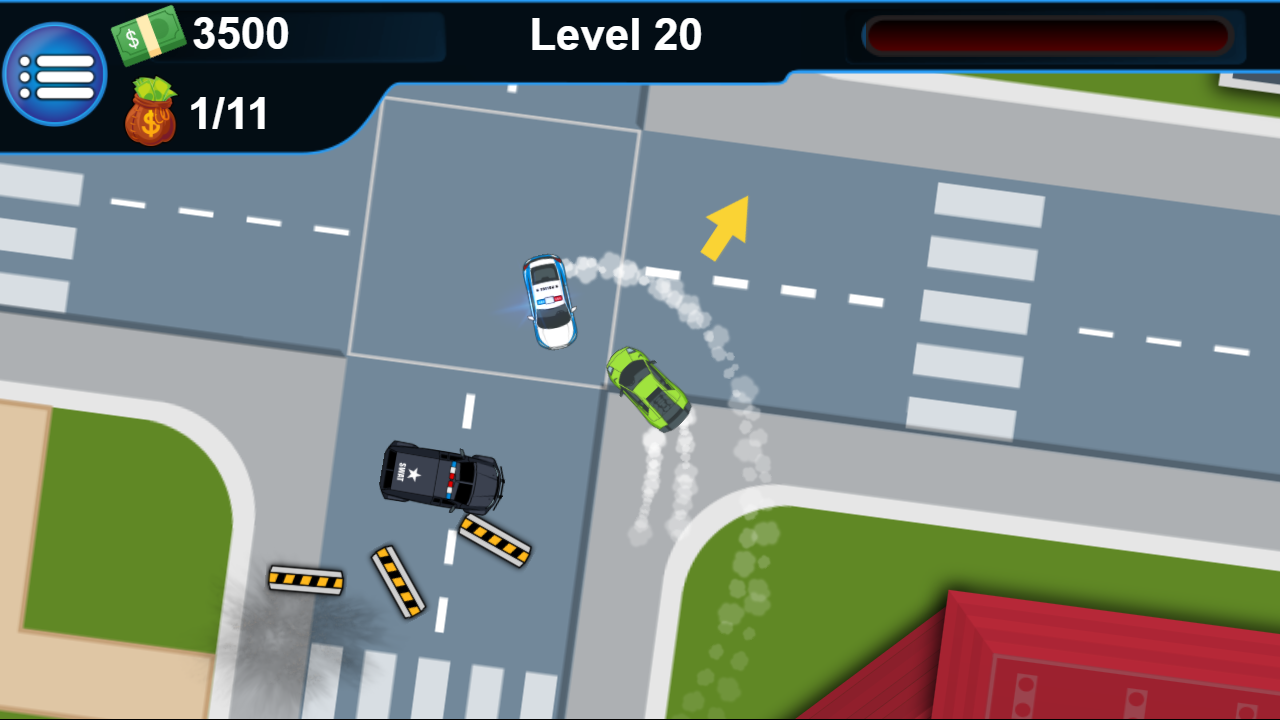The width and height of the screenshot is (1280, 720).
Task: Tap the fallen road barrier near the SWAT van
Action: point(497,541)
